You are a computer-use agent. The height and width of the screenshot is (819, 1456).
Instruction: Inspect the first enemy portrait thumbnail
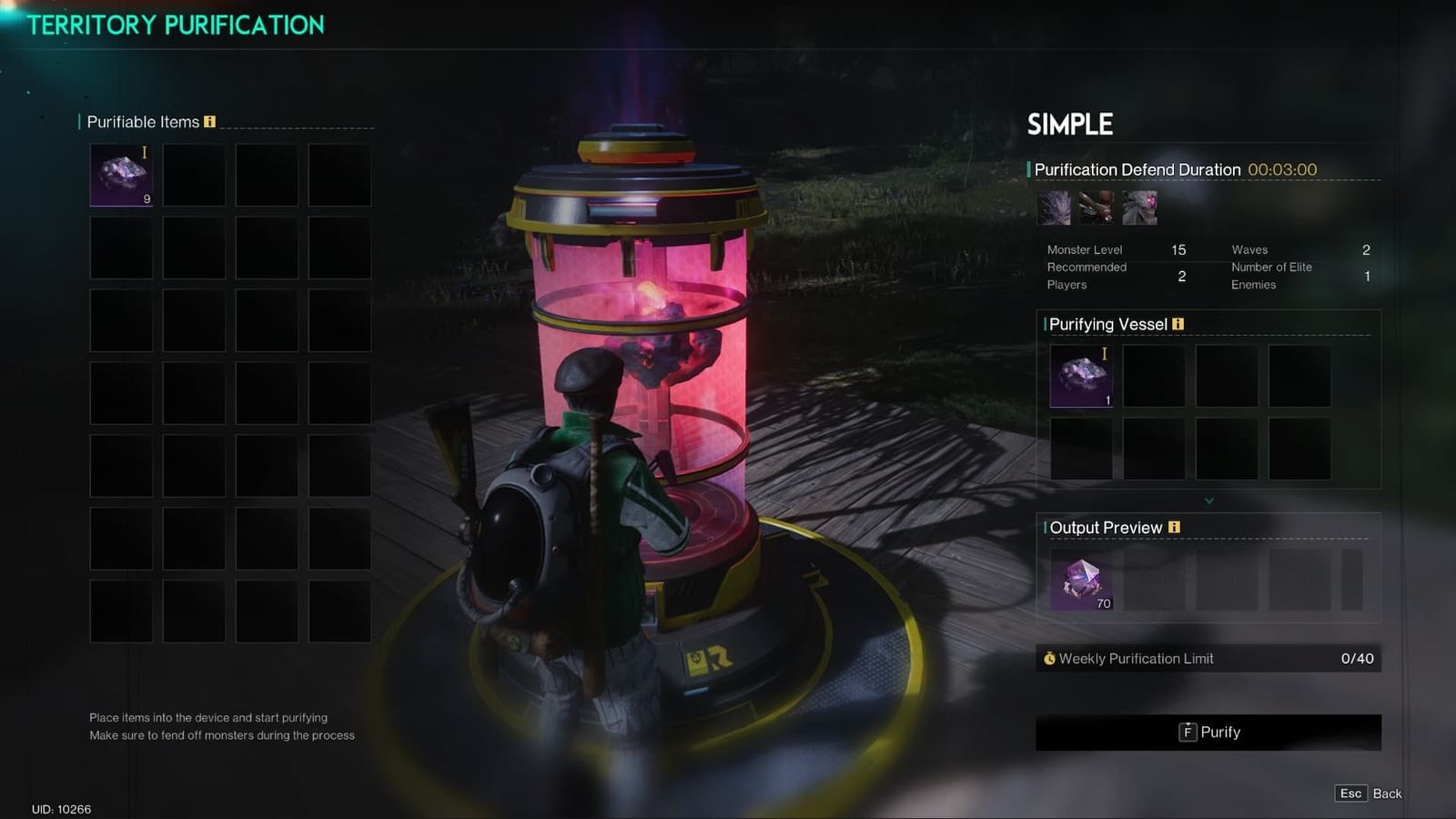(1054, 207)
